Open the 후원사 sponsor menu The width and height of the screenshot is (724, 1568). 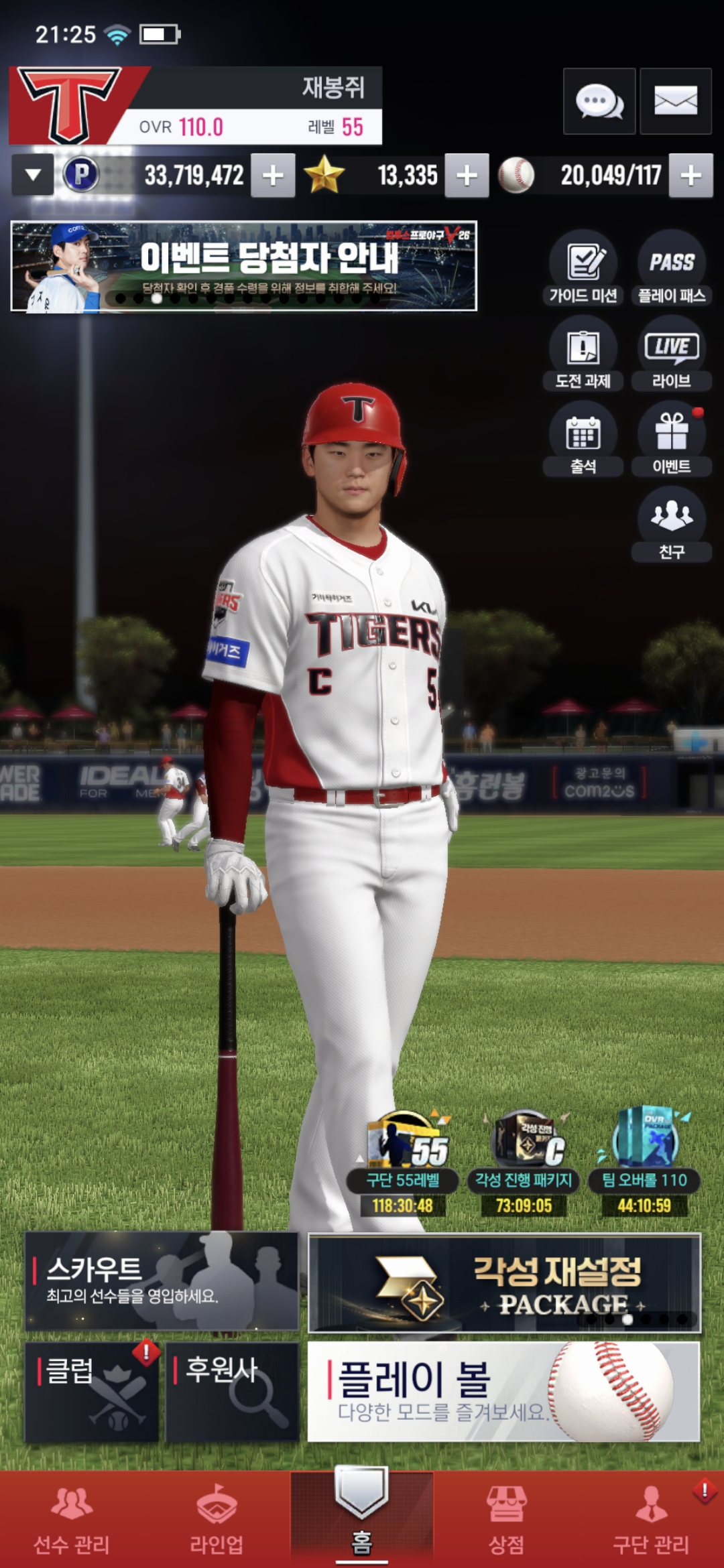232,1391
